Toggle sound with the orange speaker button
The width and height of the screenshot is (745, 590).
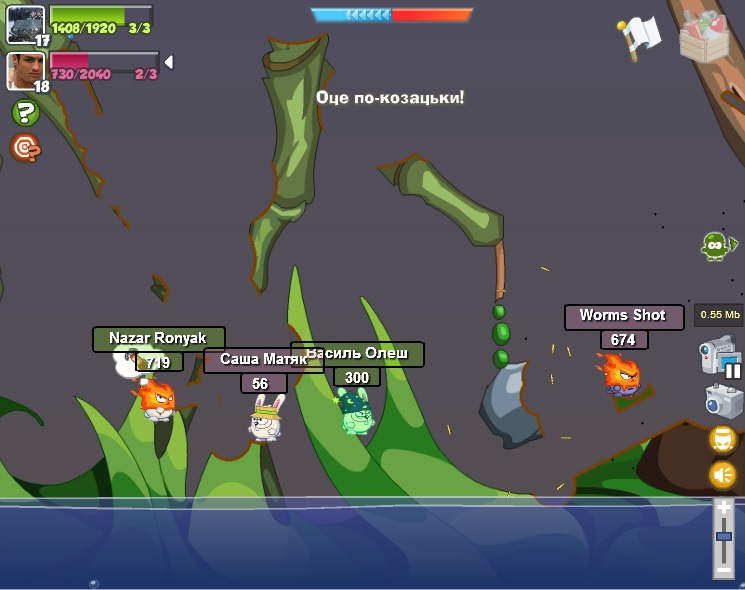click(x=723, y=474)
